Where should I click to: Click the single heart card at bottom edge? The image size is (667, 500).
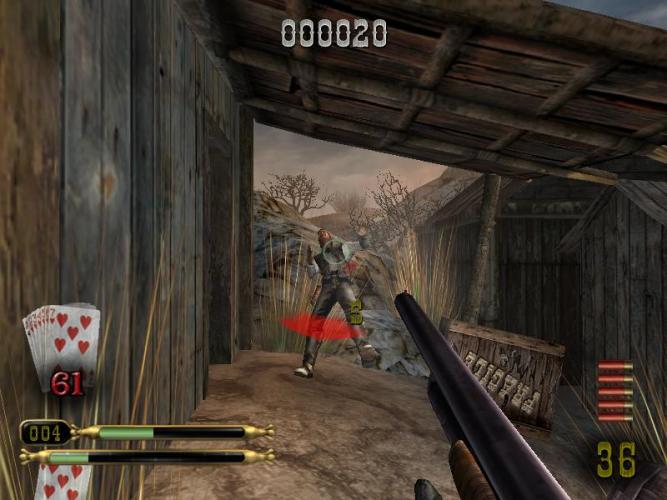[64, 483]
